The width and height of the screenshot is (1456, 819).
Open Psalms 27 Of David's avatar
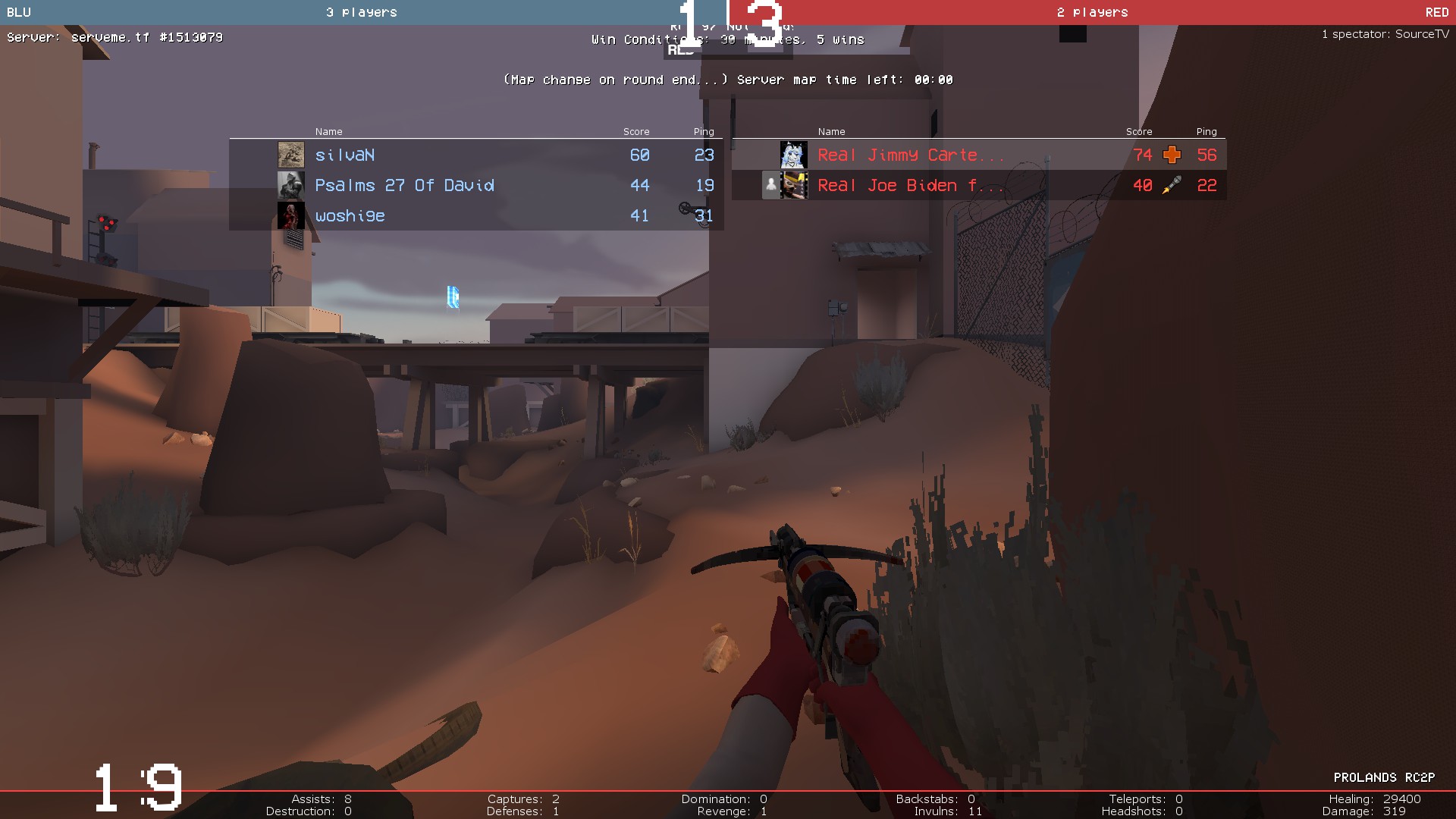tap(290, 185)
